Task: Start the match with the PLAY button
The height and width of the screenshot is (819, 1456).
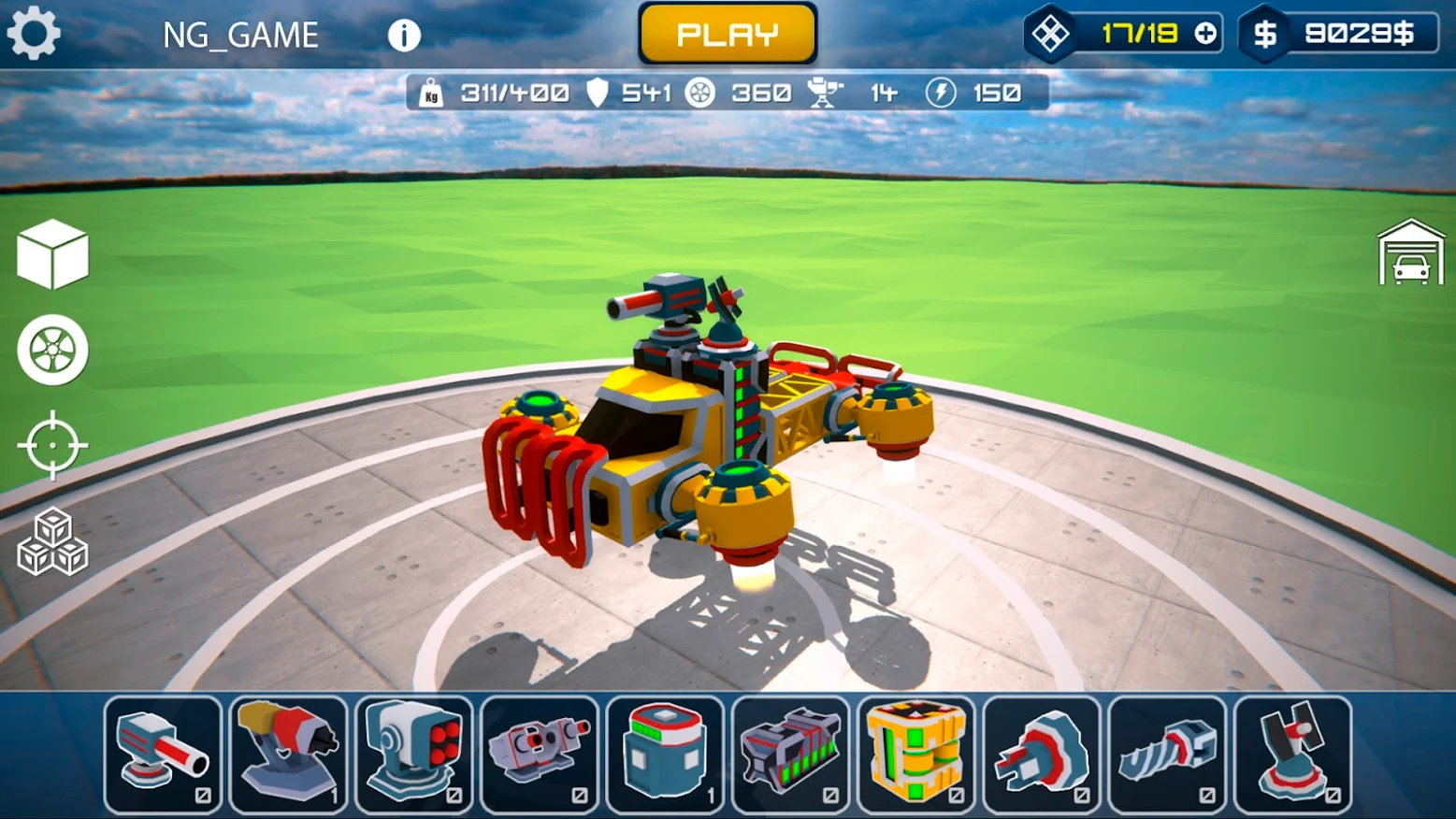Action: [x=728, y=35]
